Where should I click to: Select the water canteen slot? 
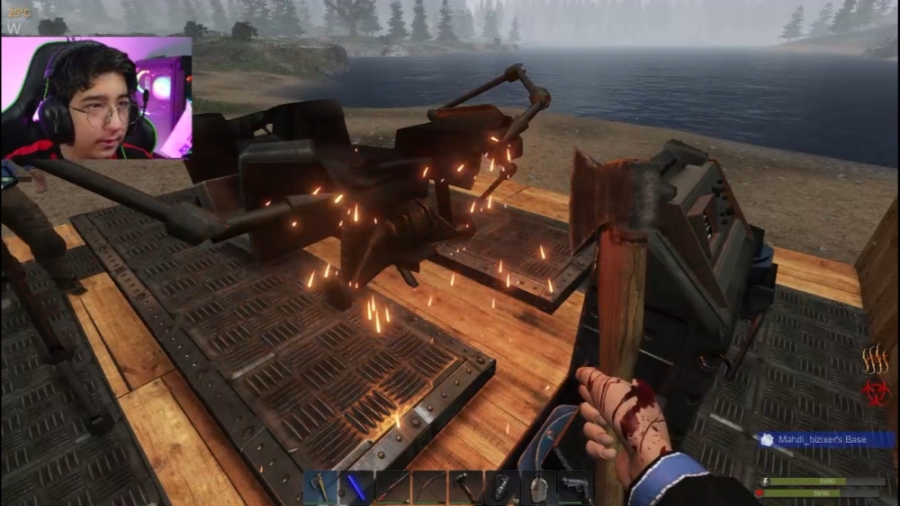coord(537,487)
